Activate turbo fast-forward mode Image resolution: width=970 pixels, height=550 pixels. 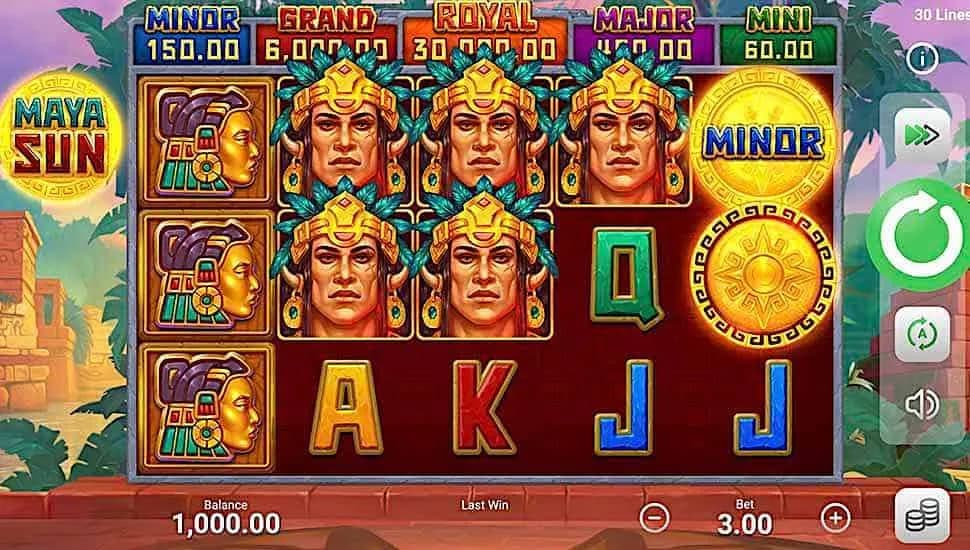click(921, 134)
